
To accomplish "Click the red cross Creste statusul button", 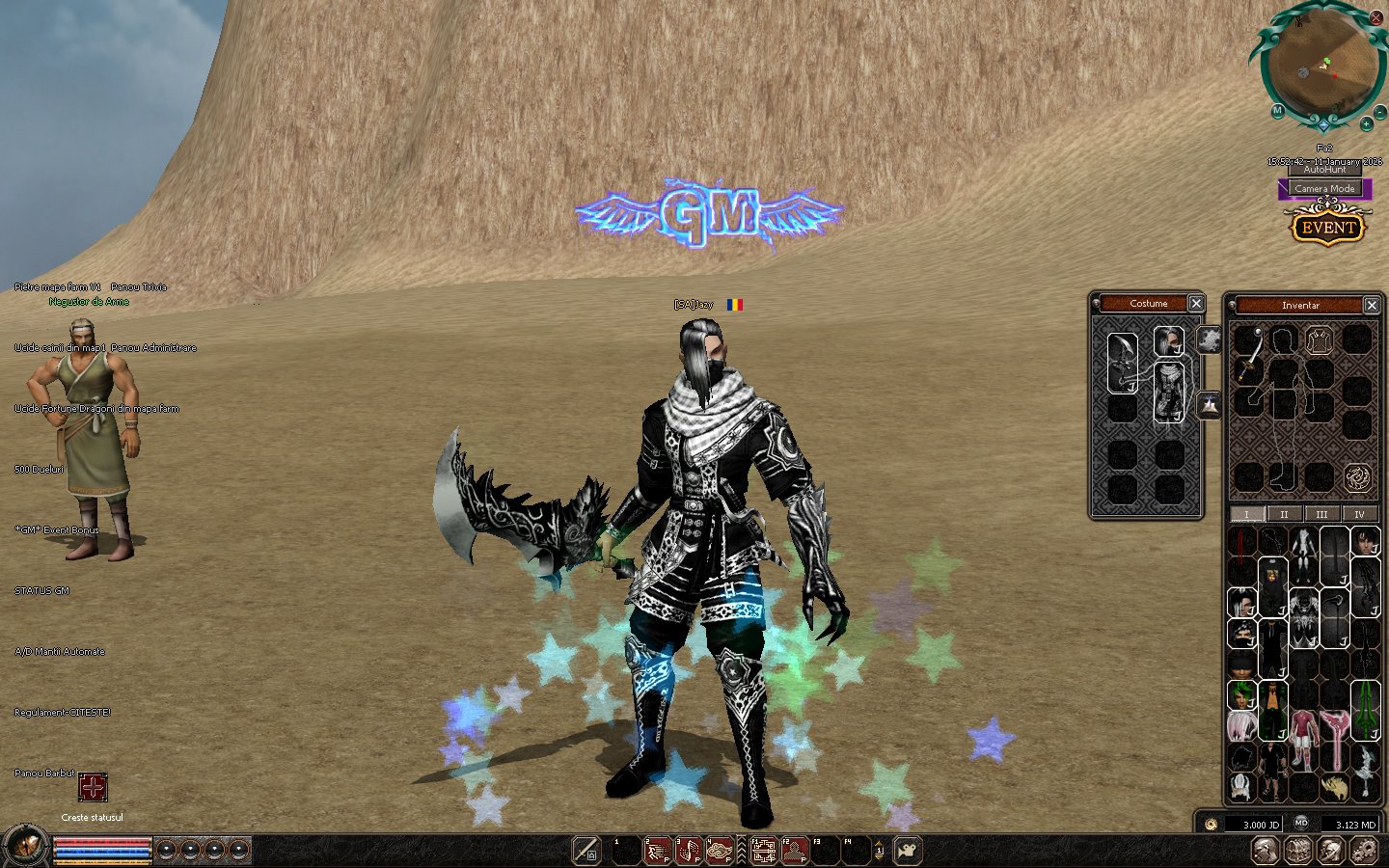I will (93, 787).
